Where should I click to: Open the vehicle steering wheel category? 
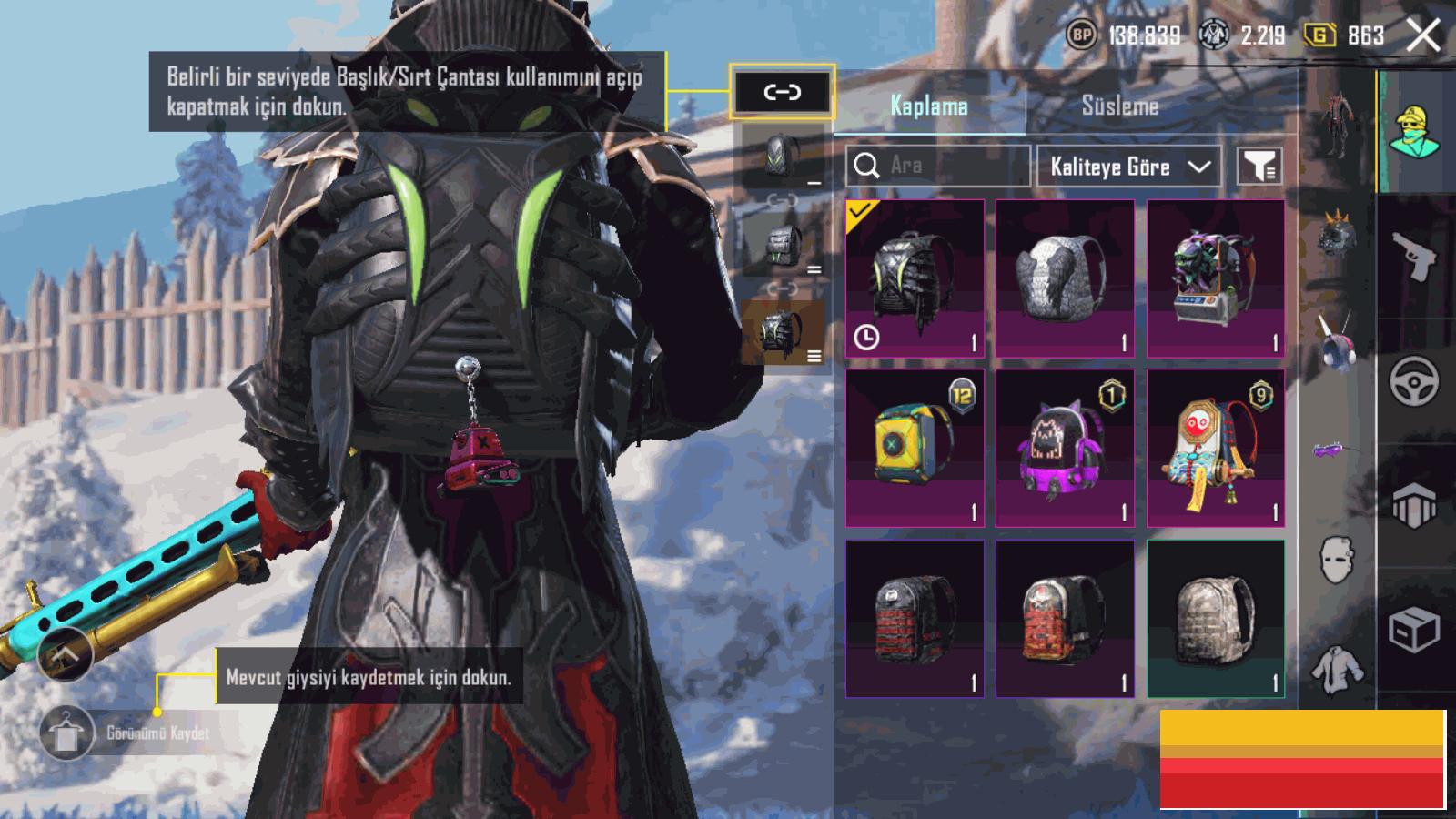point(1413,380)
